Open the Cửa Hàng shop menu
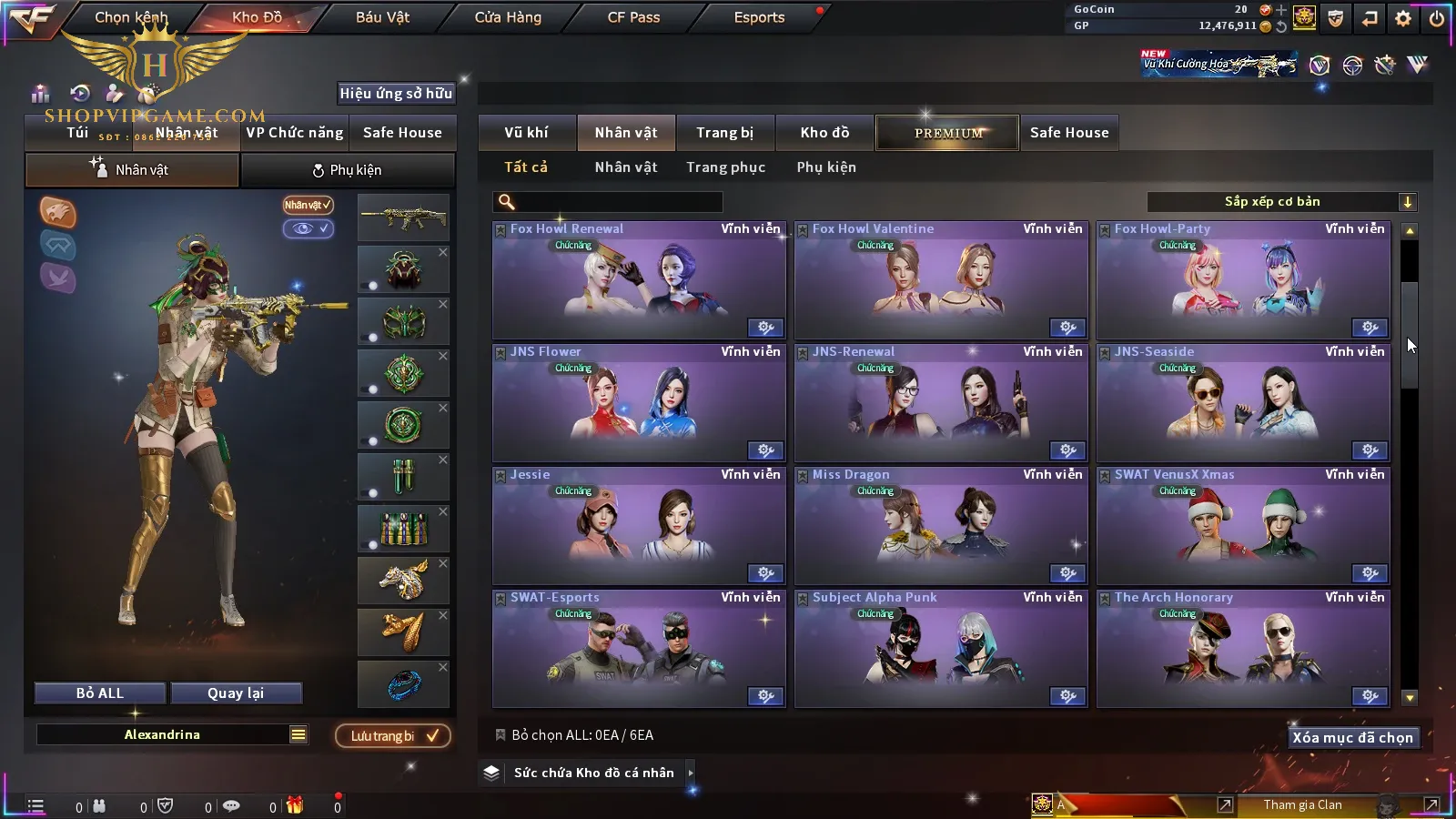This screenshot has height=819, width=1456. (x=508, y=17)
